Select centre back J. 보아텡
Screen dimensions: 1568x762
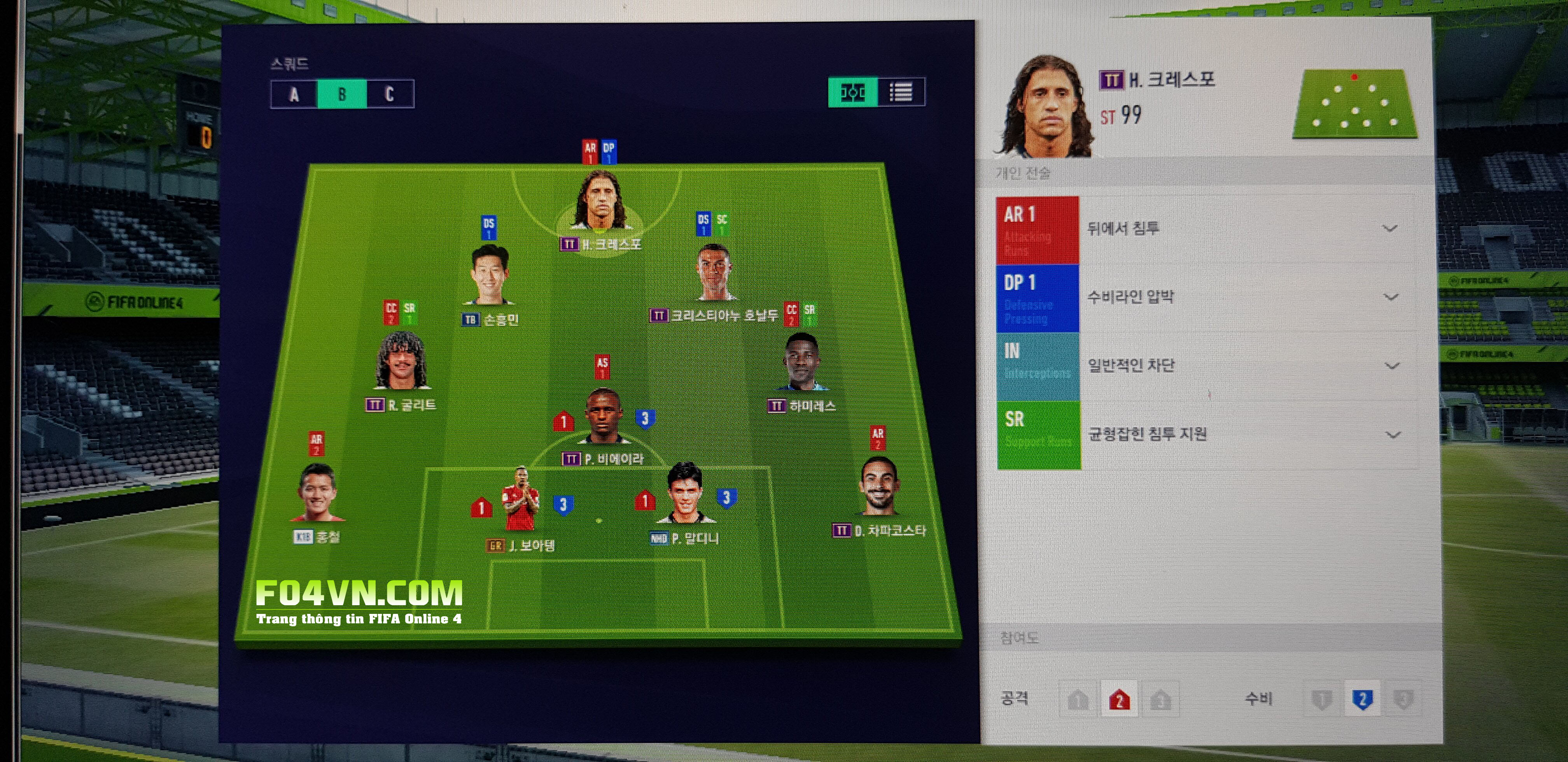point(520,499)
